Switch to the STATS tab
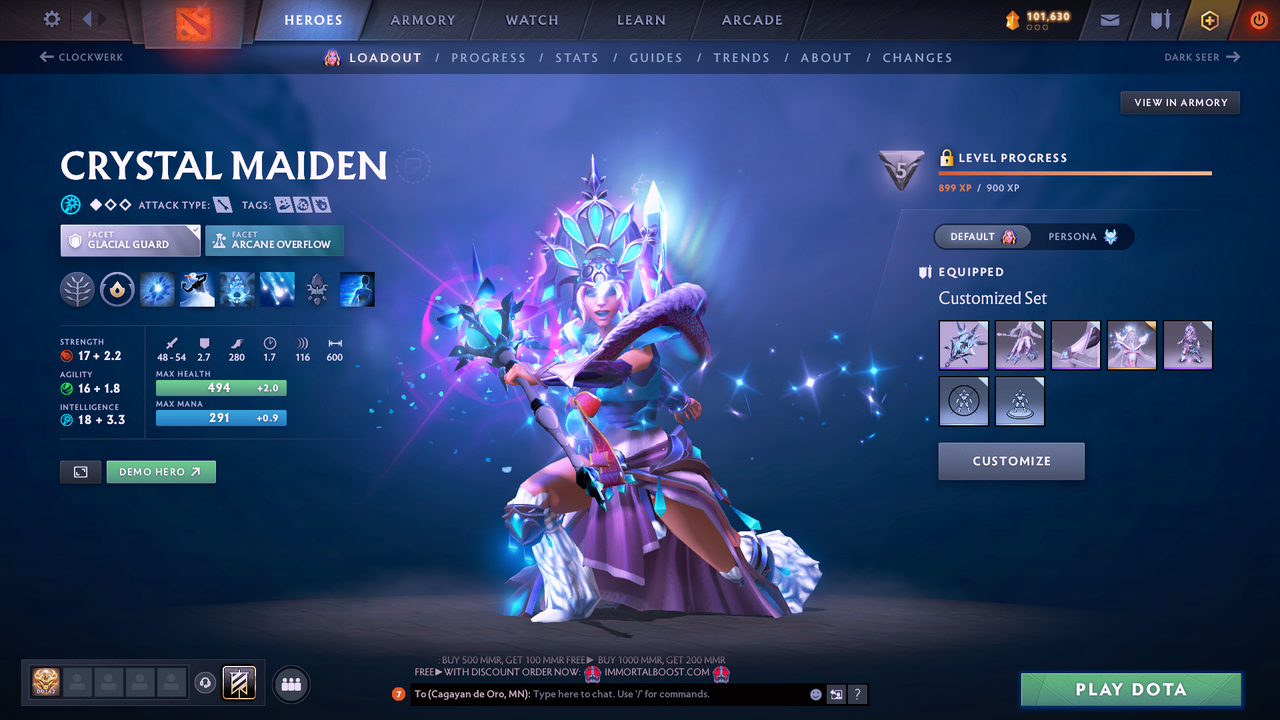Screen dimensions: 1280x720 [x=577, y=57]
